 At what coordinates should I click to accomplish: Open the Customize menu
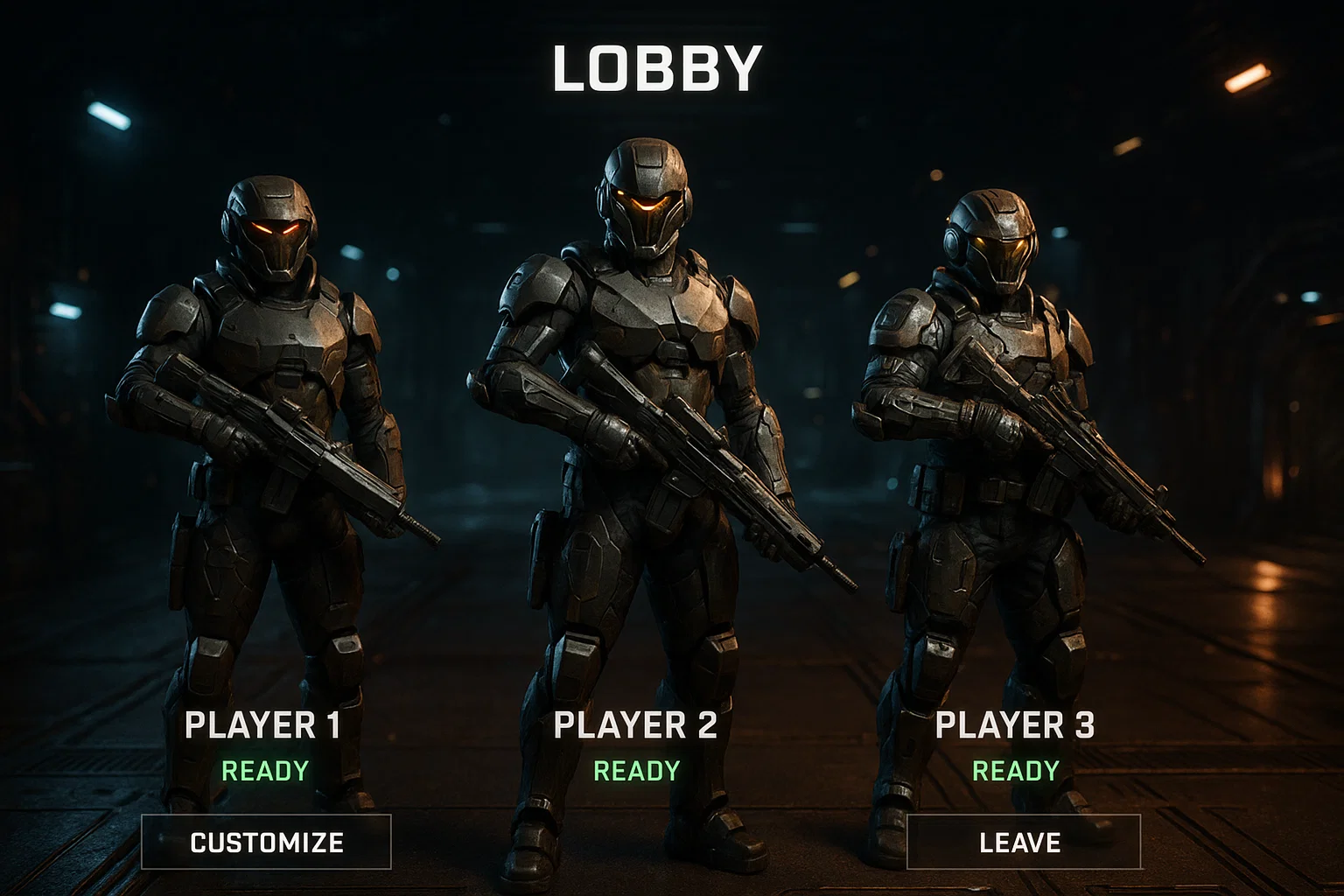tap(266, 842)
